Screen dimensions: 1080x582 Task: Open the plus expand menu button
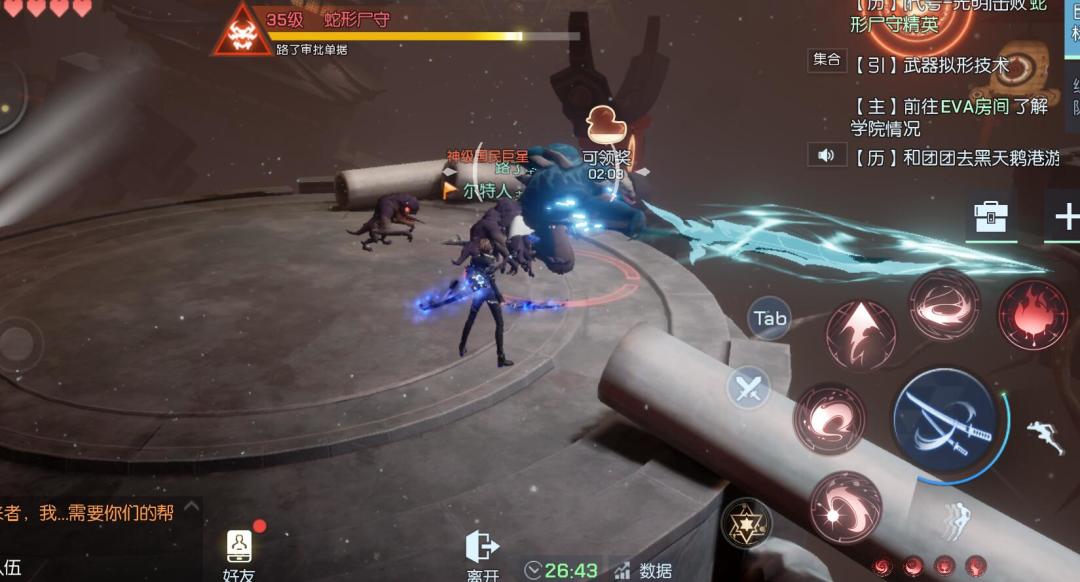click(1066, 217)
